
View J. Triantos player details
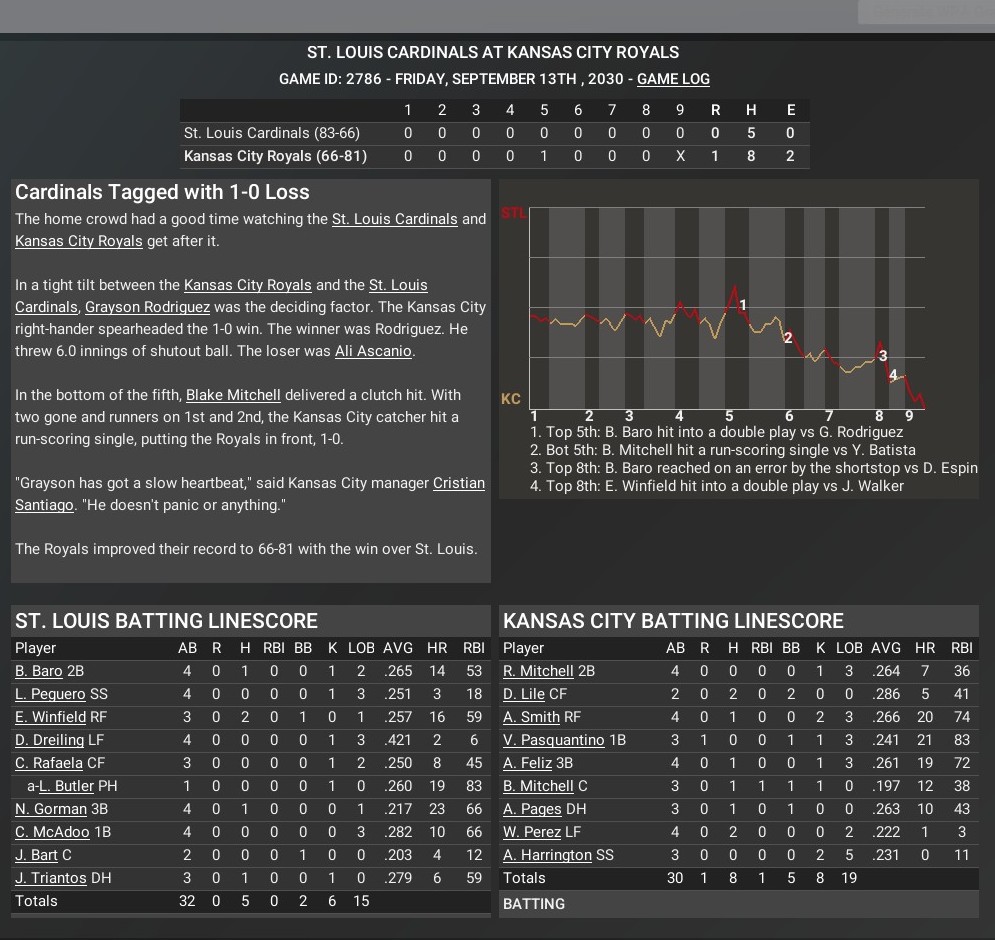pos(50,878)
